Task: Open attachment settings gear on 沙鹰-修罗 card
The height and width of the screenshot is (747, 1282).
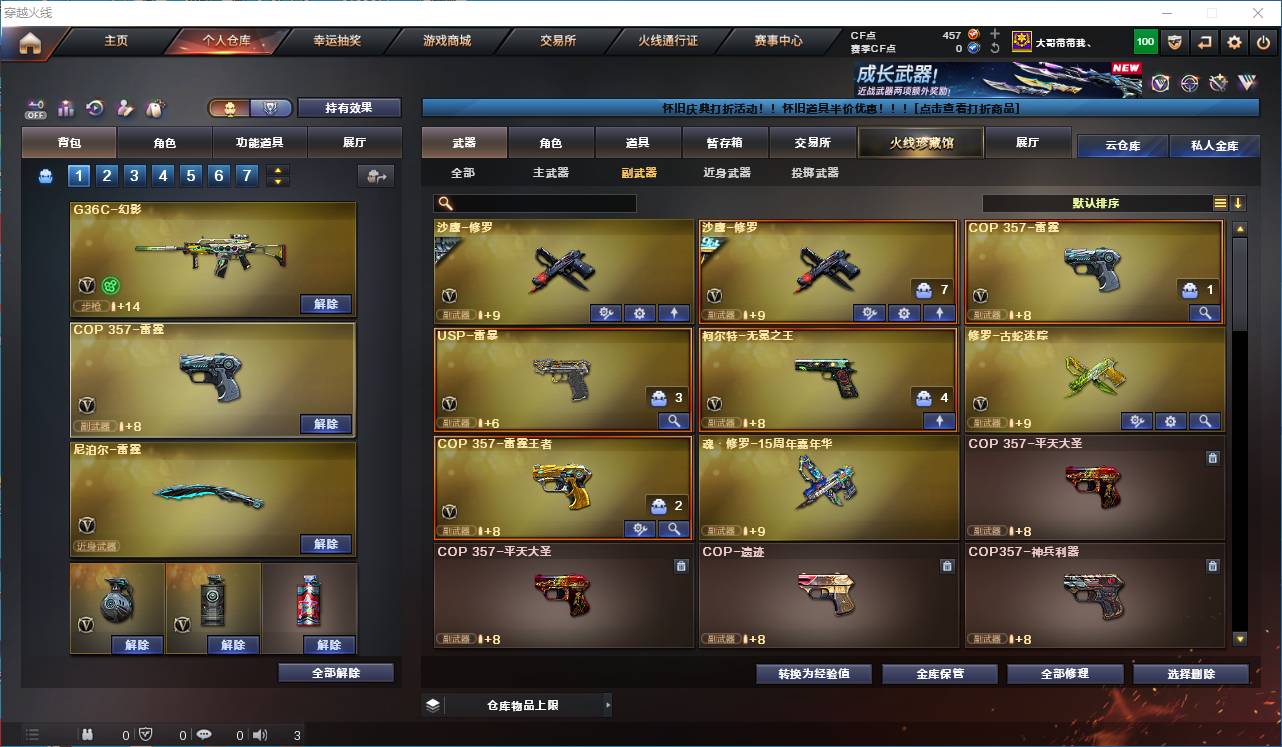Action: tap(639, 312)
